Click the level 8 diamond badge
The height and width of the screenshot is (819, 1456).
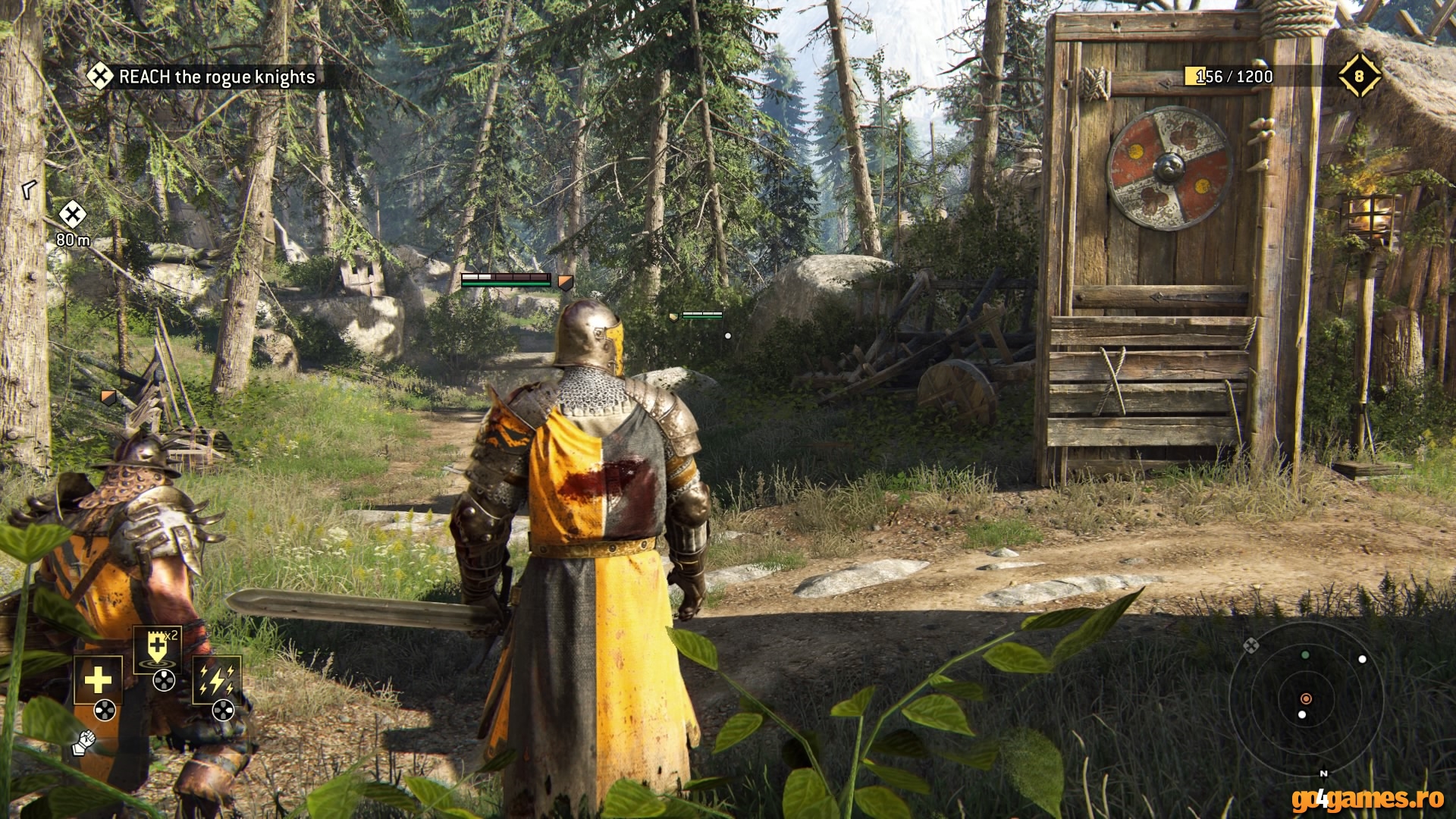pyautogui.click(x=1359, y=76)
